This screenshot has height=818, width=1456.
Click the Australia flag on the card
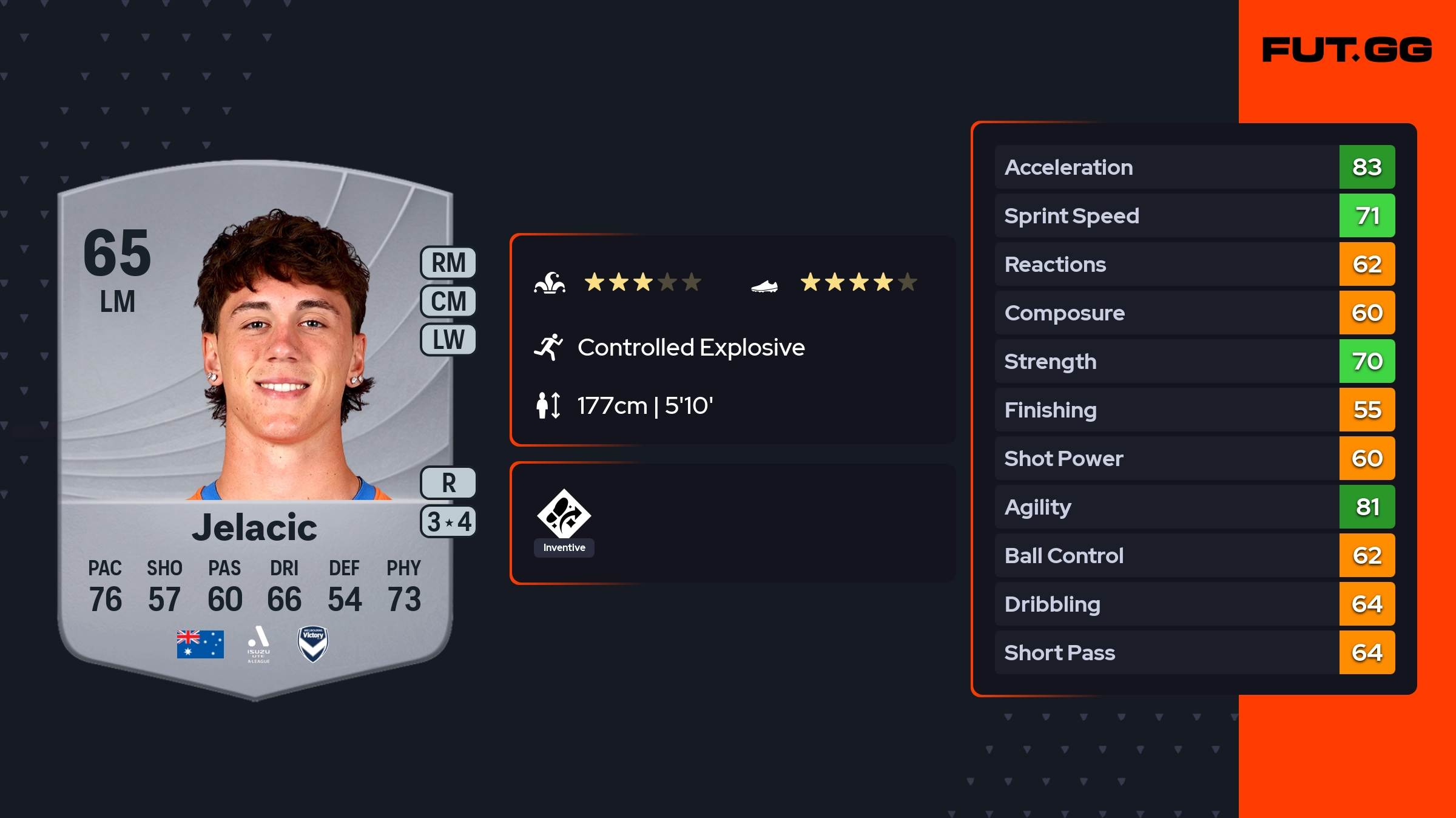point(200,644)
